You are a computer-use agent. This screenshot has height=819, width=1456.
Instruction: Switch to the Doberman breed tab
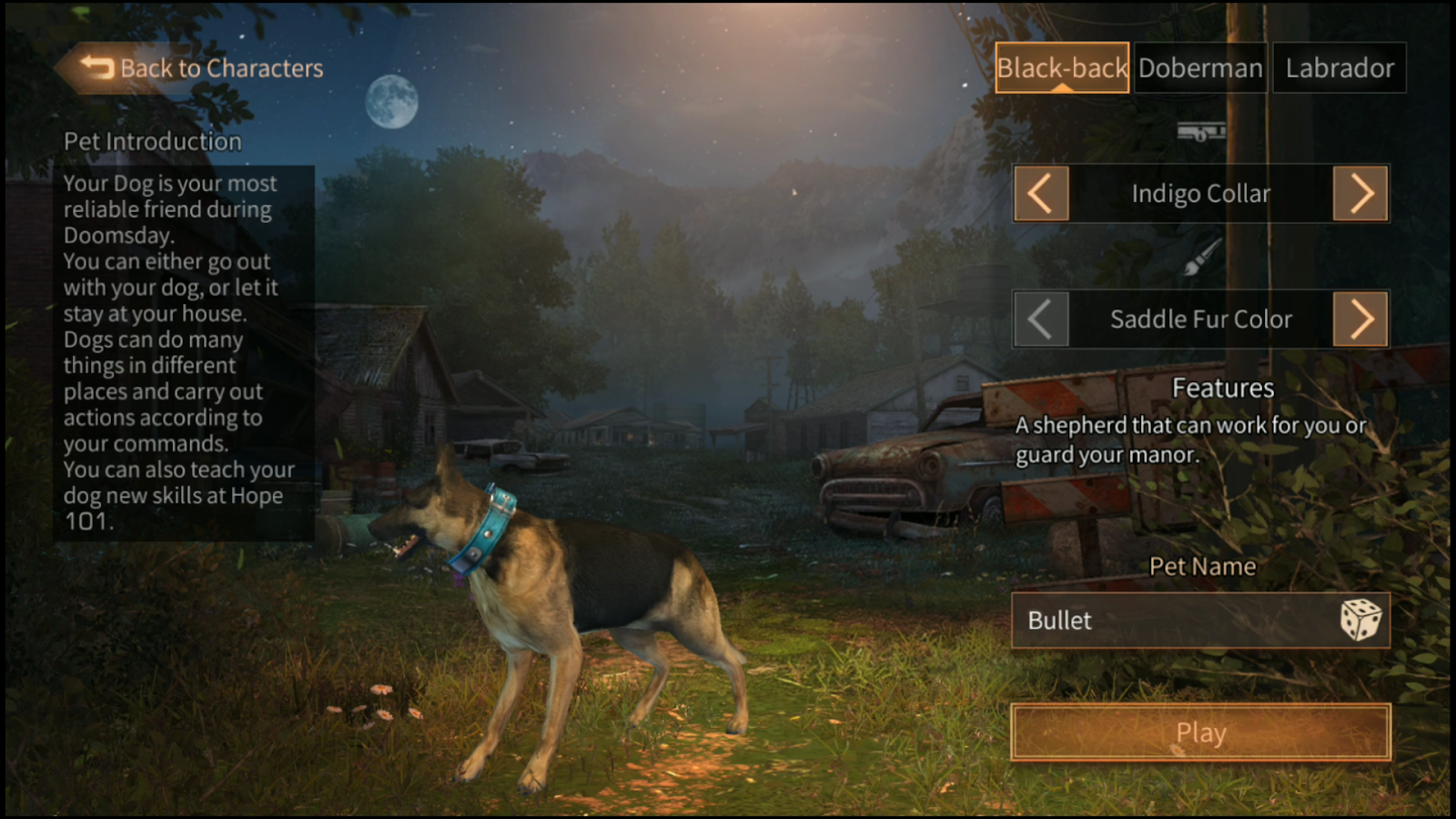click(x=1200, y=68)
